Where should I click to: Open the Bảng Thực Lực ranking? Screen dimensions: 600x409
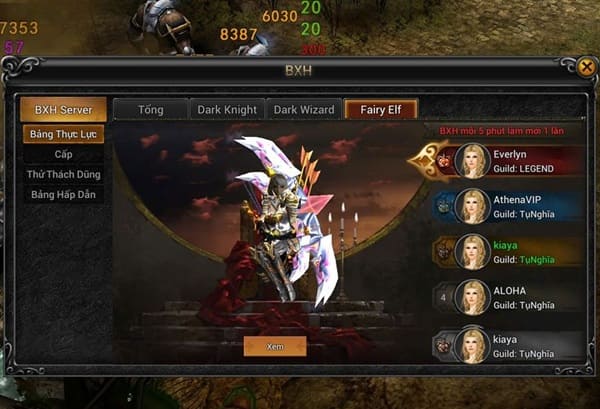pyautogui.click(x=63, y=134)
